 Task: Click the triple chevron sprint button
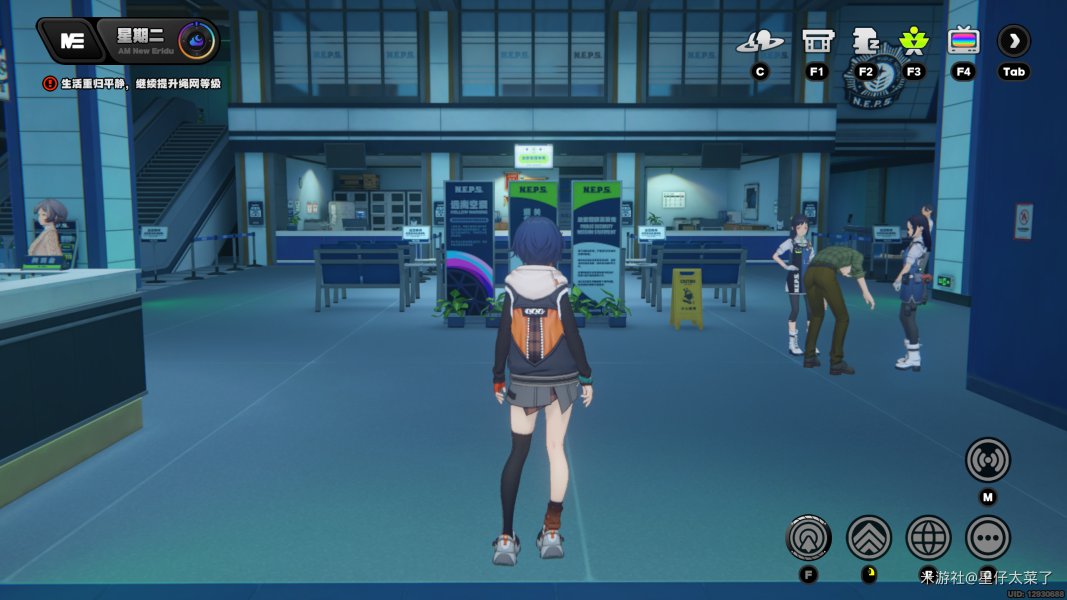pyautogui.click(x=869, y=538)
